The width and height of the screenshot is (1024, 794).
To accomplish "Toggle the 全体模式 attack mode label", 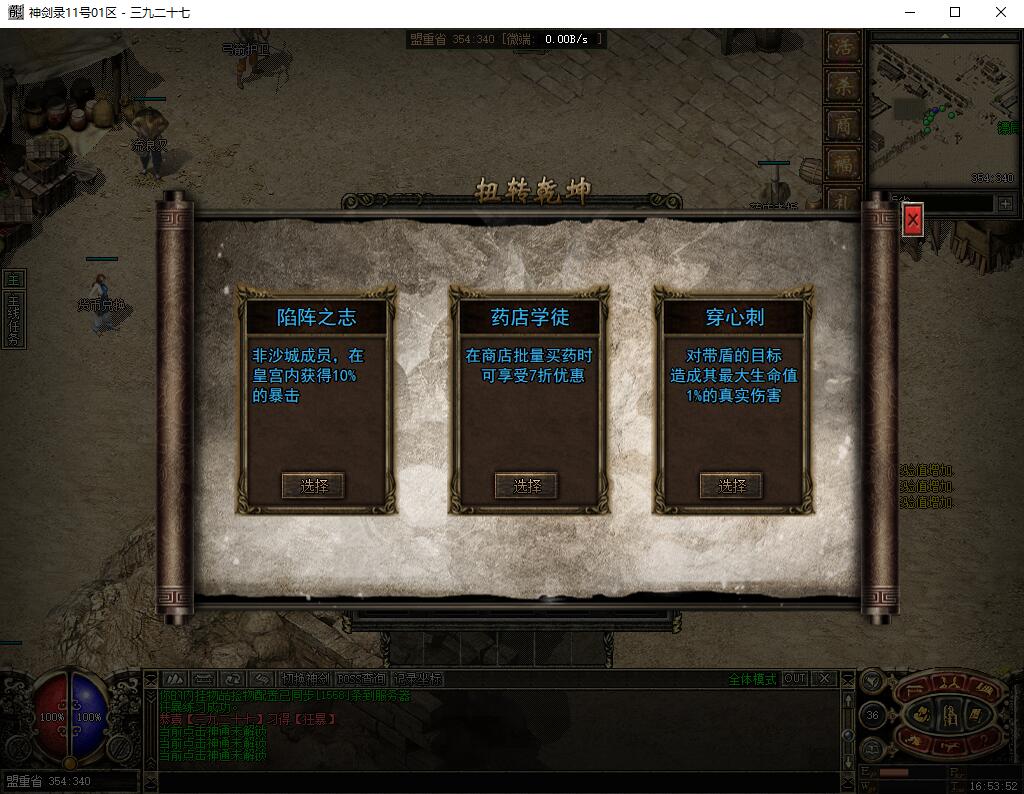I will [x=751, y=679].
